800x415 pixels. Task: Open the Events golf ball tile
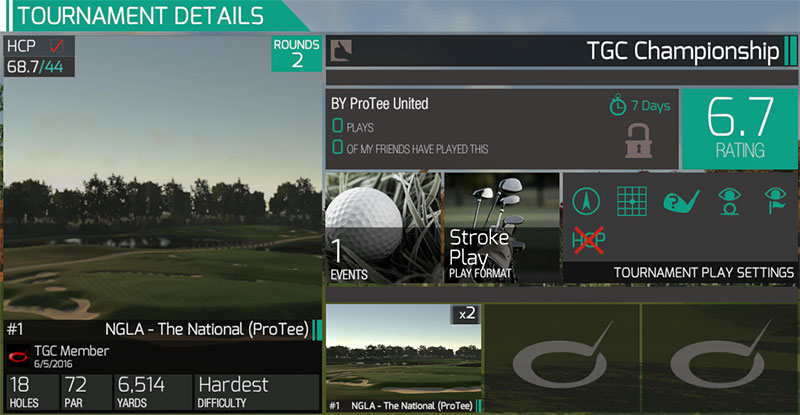point(383,228)
